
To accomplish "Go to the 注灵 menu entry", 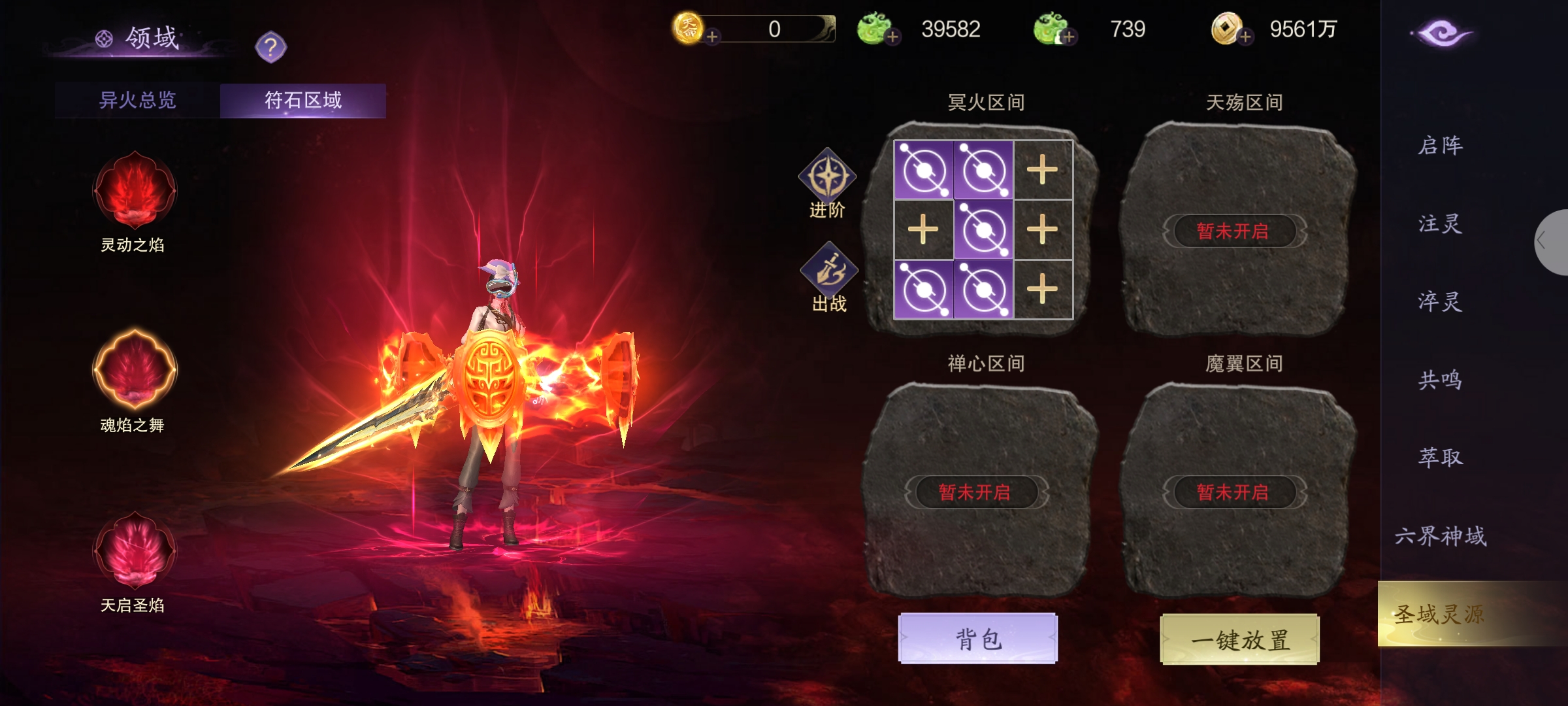I will [x=1440, y=224].
